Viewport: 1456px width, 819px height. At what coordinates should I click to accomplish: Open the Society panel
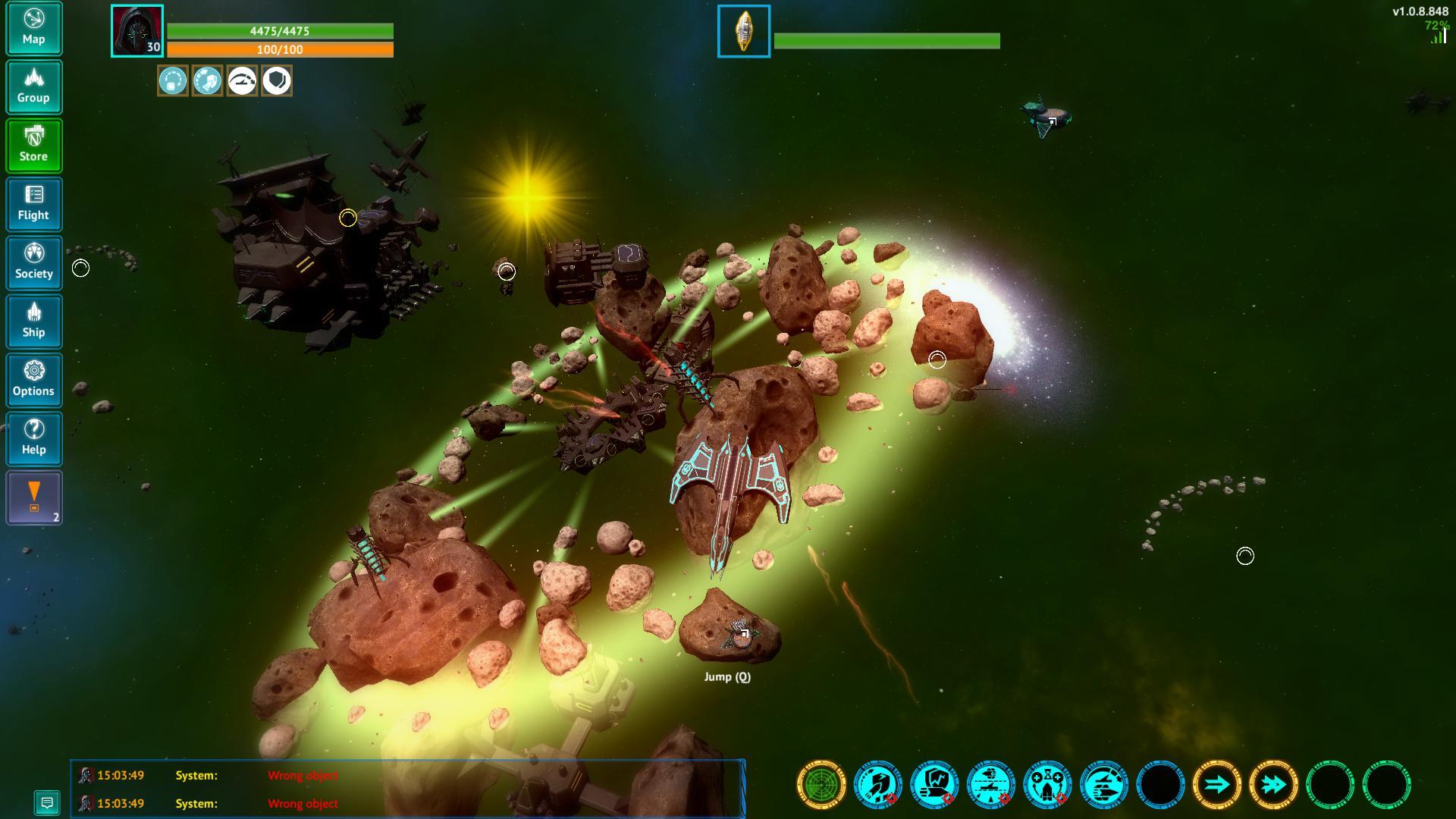point(33,262)
